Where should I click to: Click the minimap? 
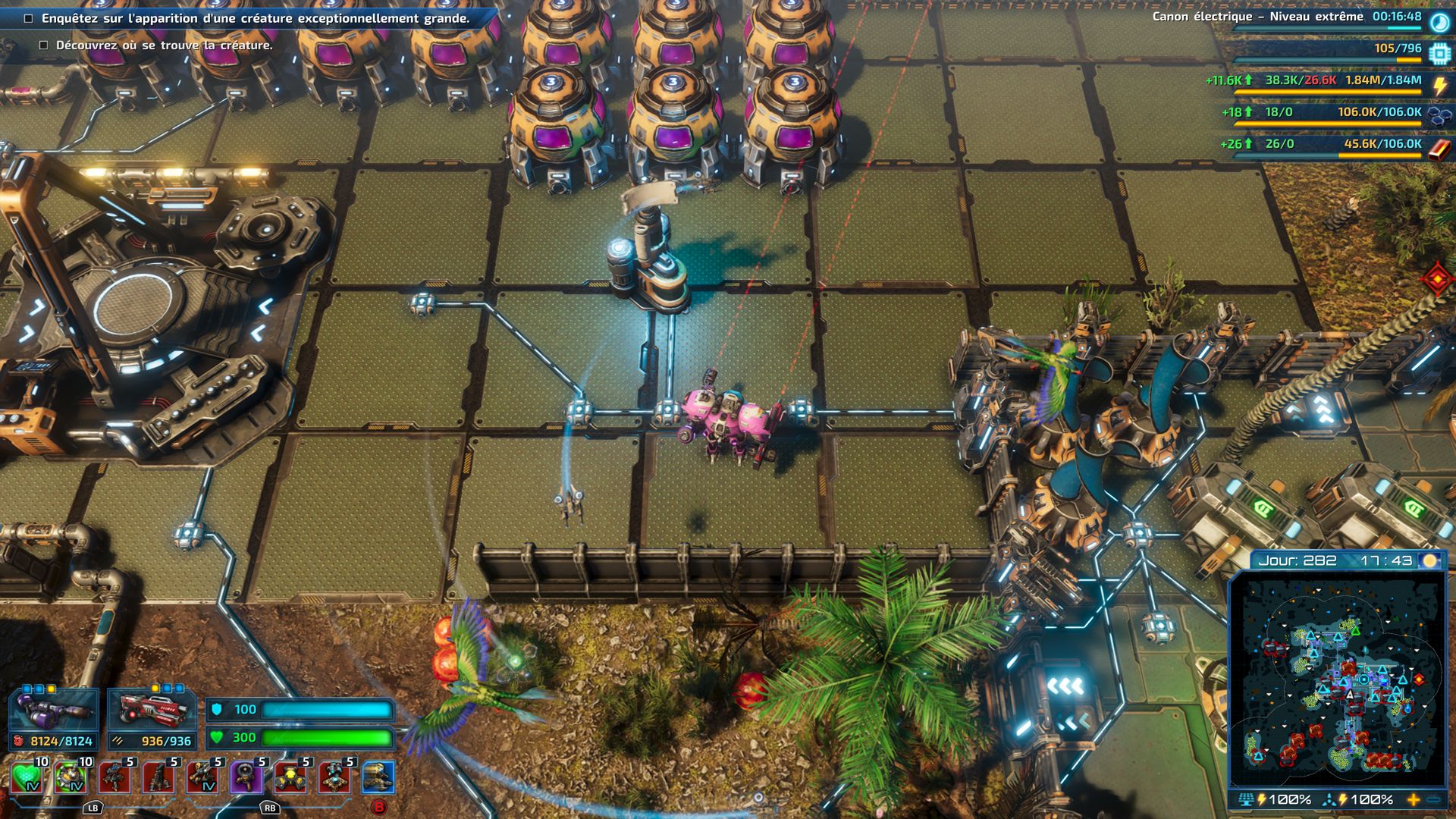[x=1337, y=679]
